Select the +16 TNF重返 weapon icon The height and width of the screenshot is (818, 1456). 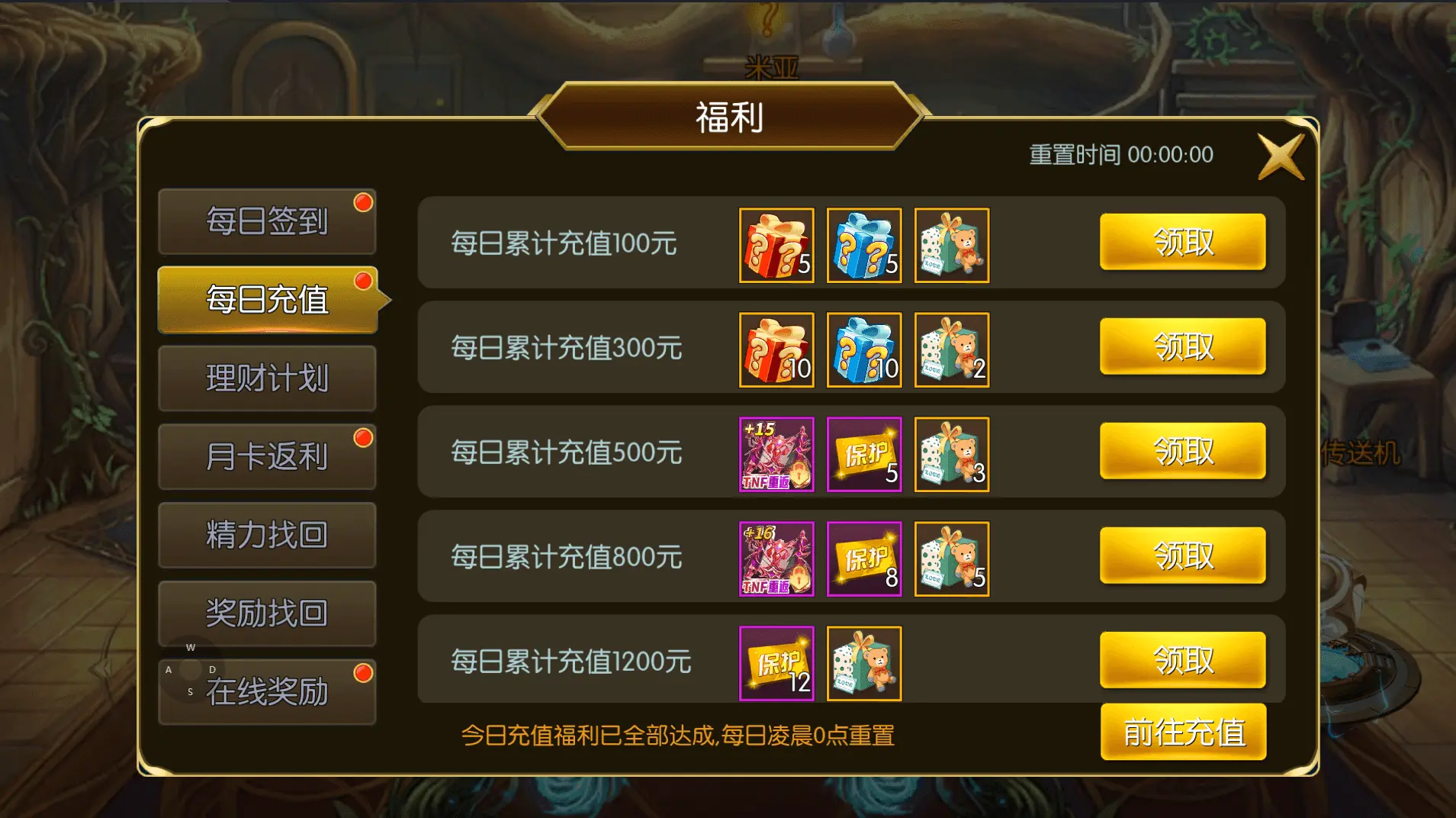(x=776, y=559)
